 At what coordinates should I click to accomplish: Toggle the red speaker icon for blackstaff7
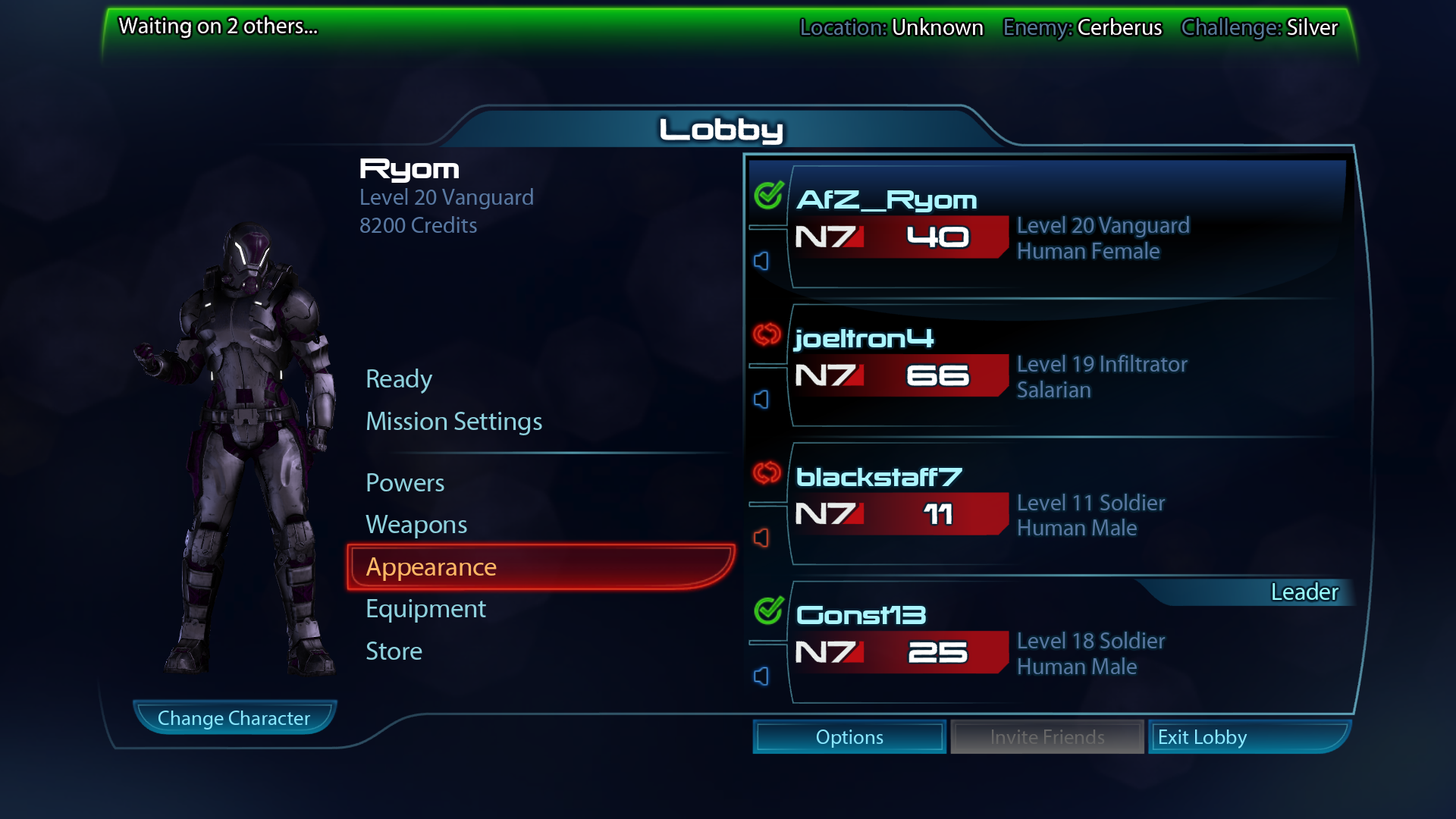click(761, 538)
